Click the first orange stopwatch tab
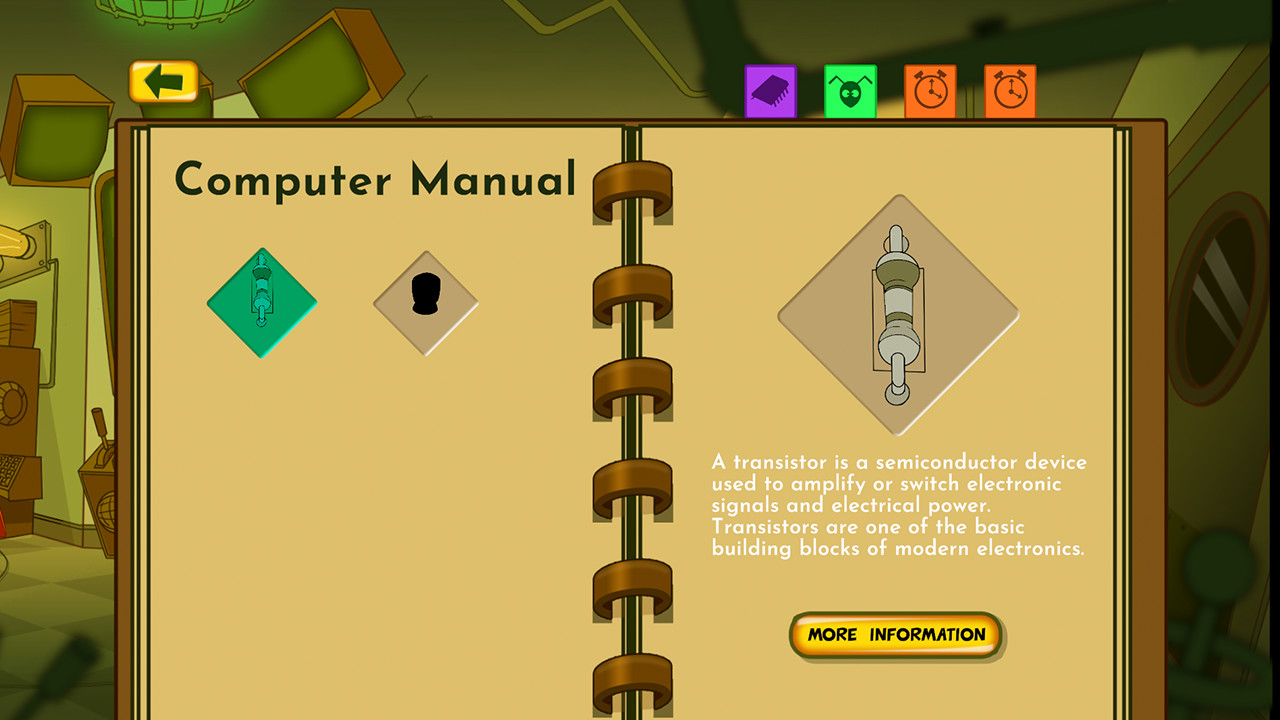1280x720 pixels. point(929,89)
